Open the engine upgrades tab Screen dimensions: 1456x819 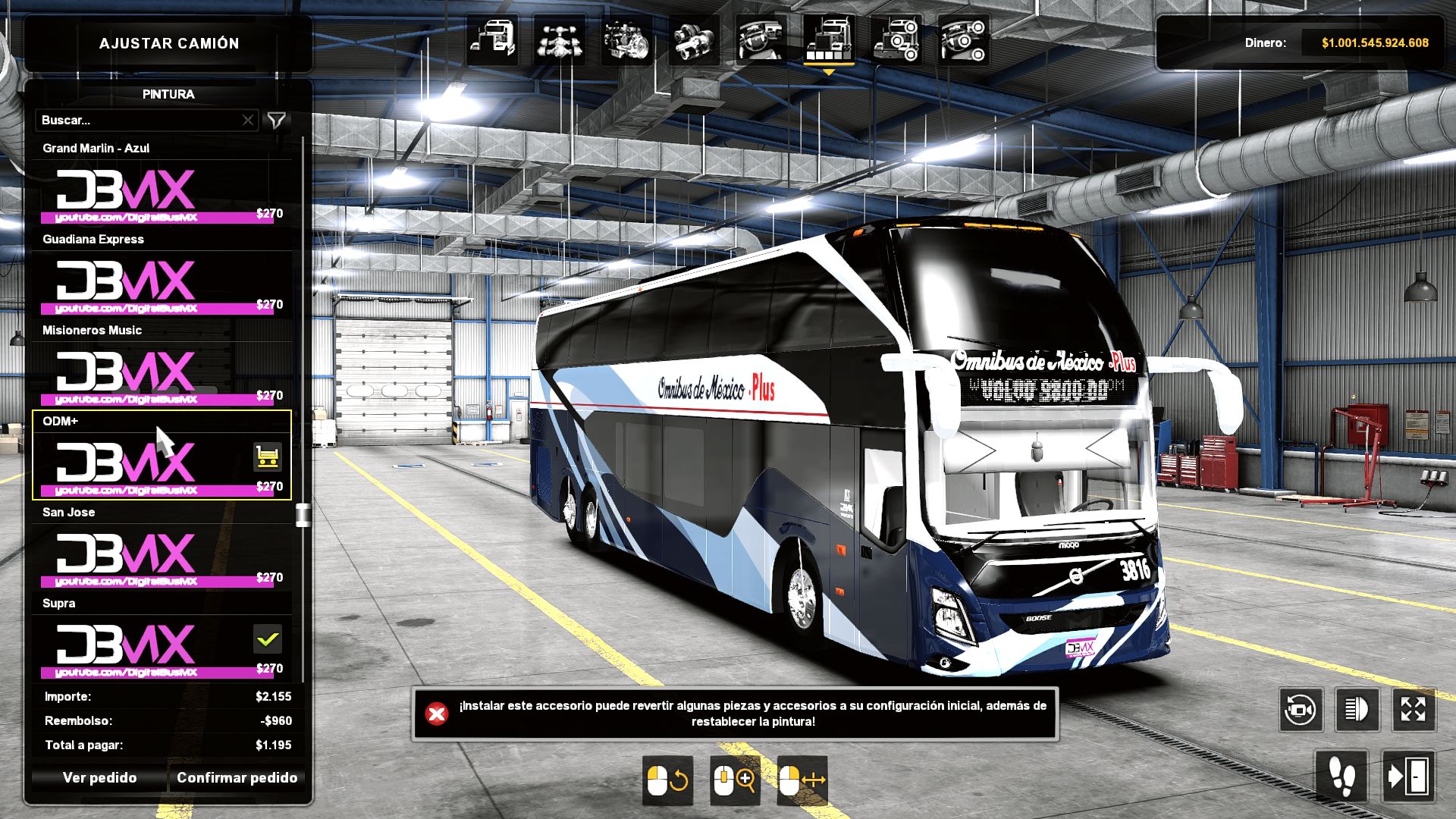[x=626, y=39]
